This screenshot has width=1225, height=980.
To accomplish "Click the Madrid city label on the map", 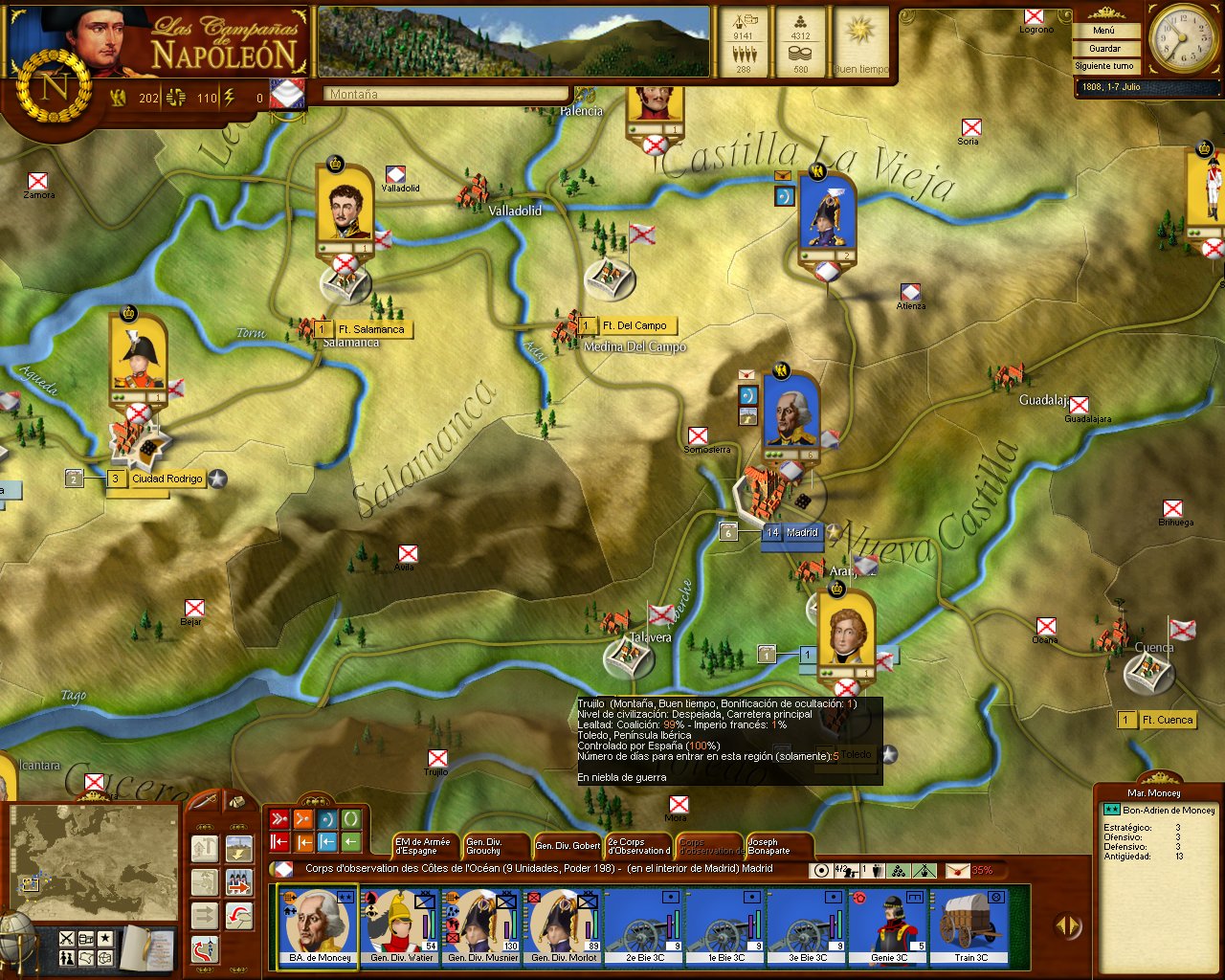I will (802, 533).
